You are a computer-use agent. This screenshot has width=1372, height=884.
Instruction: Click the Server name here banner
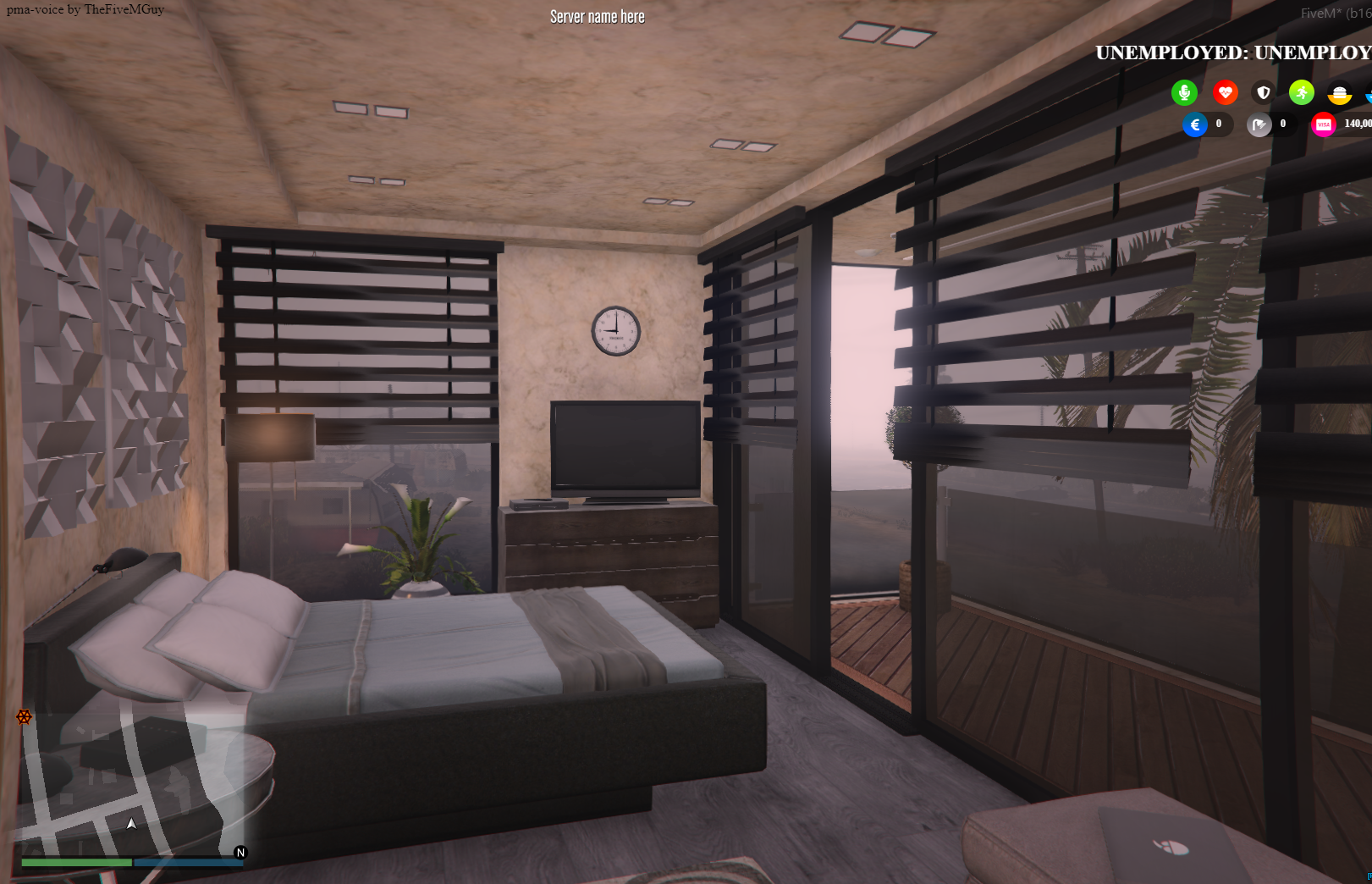(x=597, y=16)
